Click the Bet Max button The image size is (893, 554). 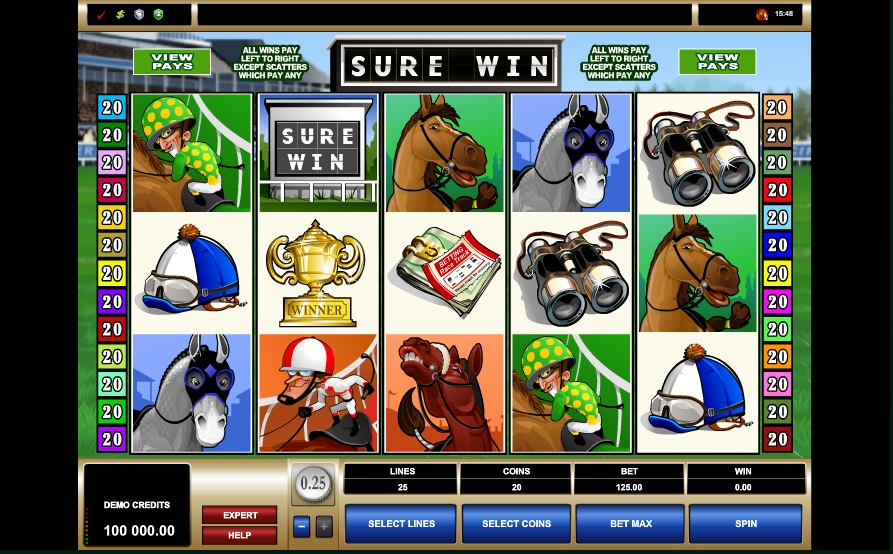pyautogui.click(x=630, y=523)
